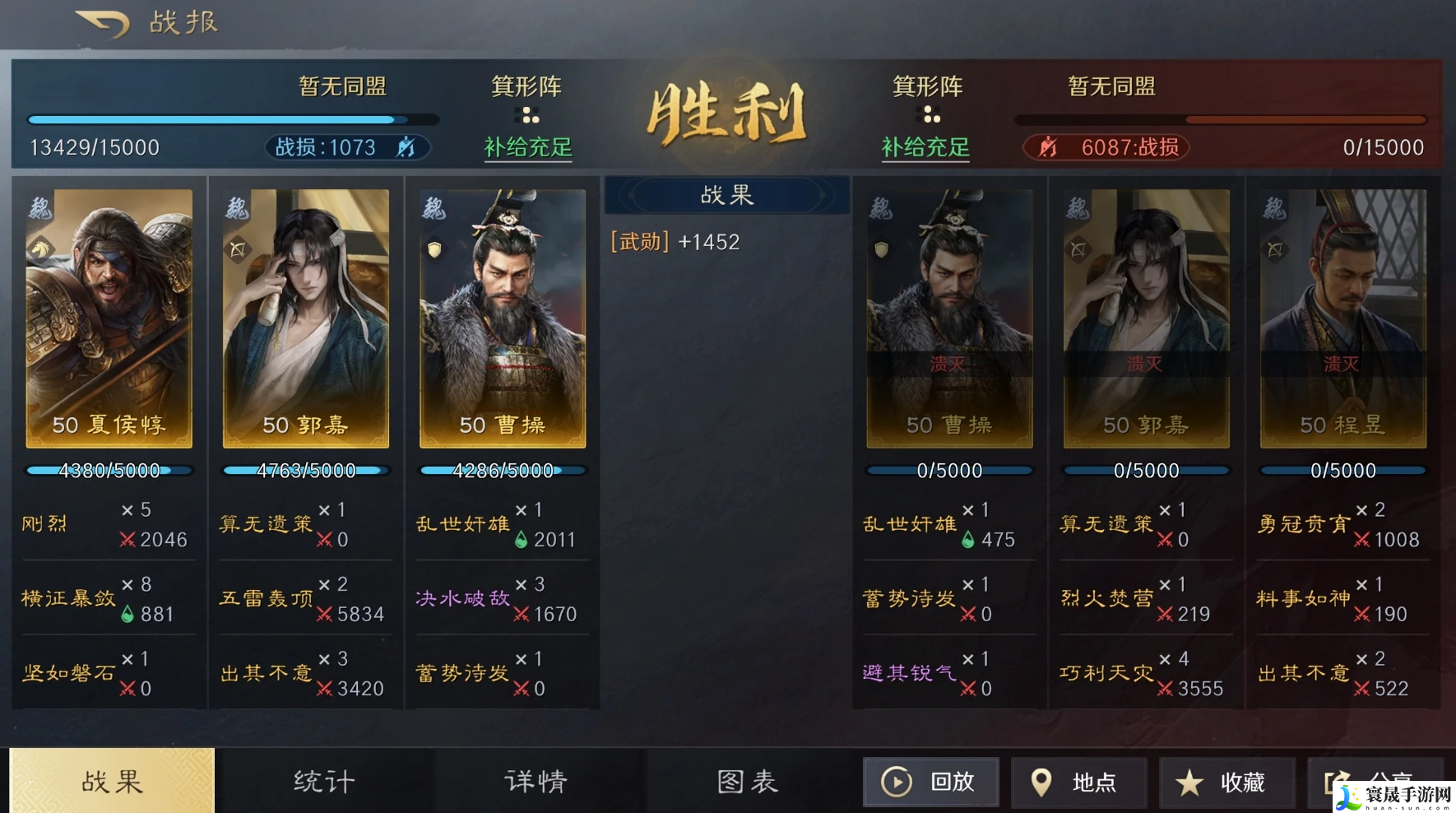Select the winning side's 曹操 card
The width and height of the screenshot is (1456, 813).
tap(503, 318)
